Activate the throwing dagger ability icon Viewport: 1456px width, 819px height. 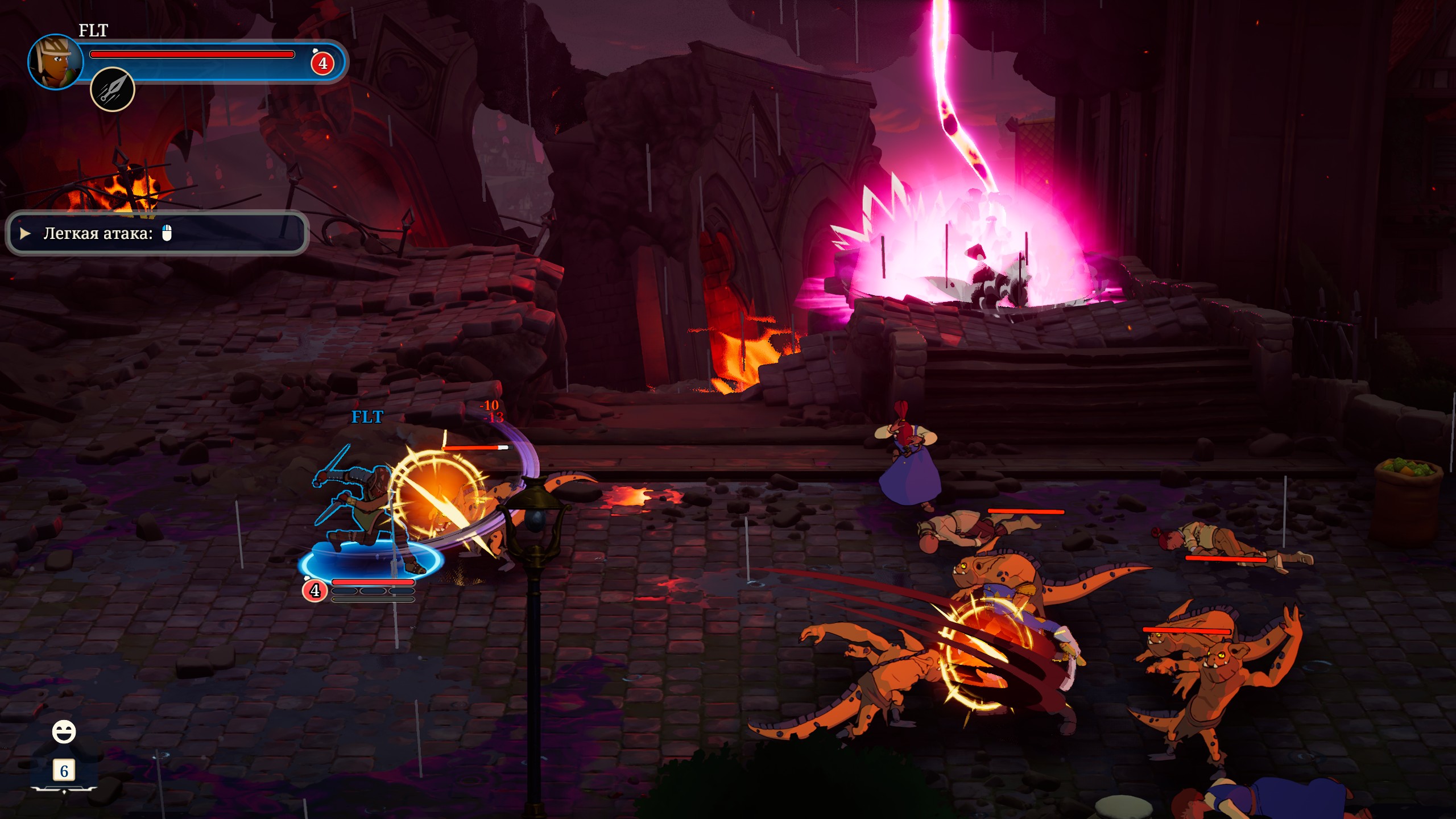[x=113, y=89]
